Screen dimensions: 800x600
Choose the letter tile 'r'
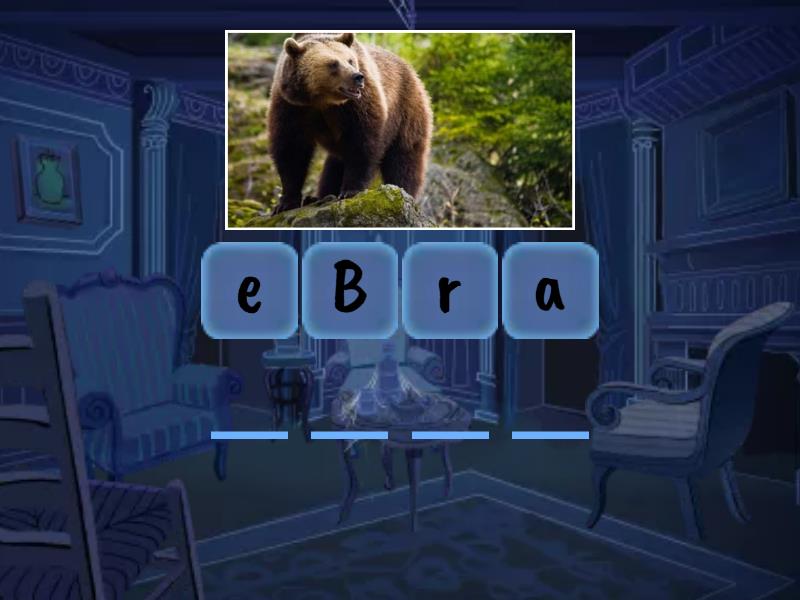tap(450, 290)
